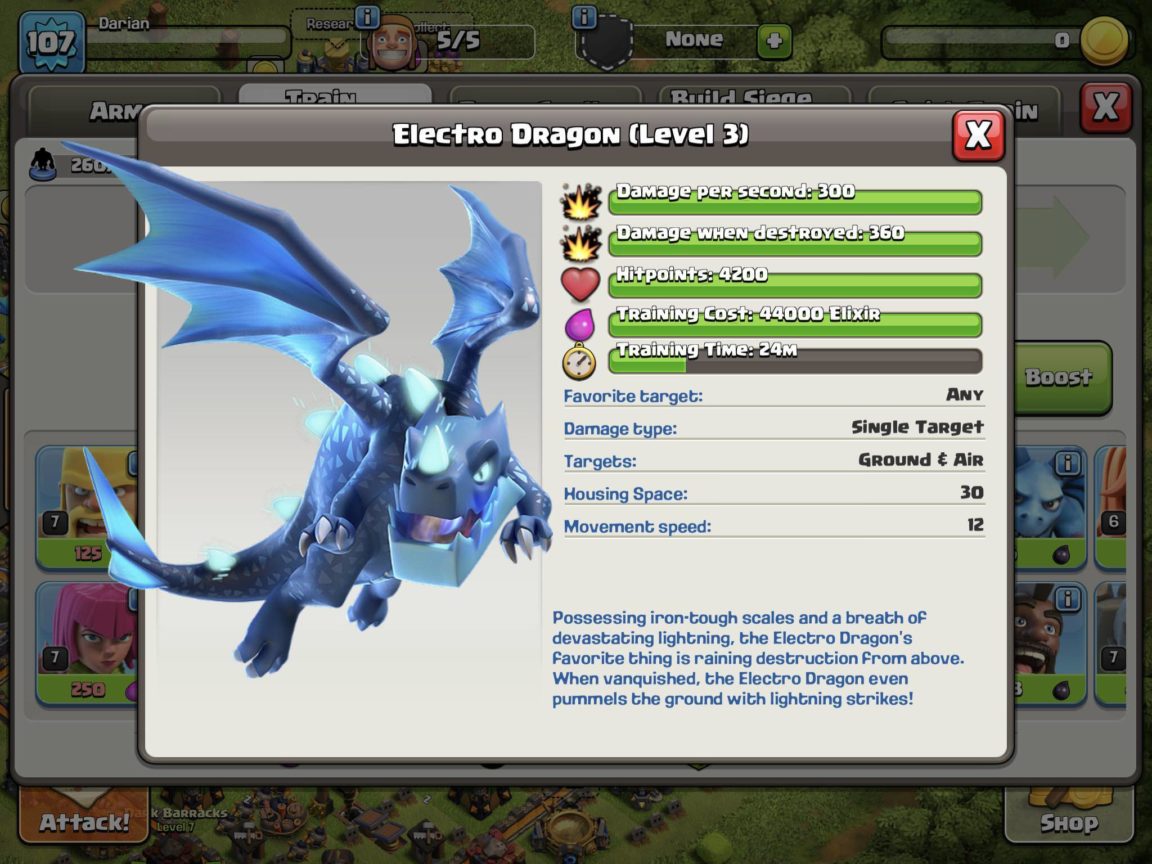Close the Electro Dragon info popup
1152x864 pixels.
click(977, 135)
